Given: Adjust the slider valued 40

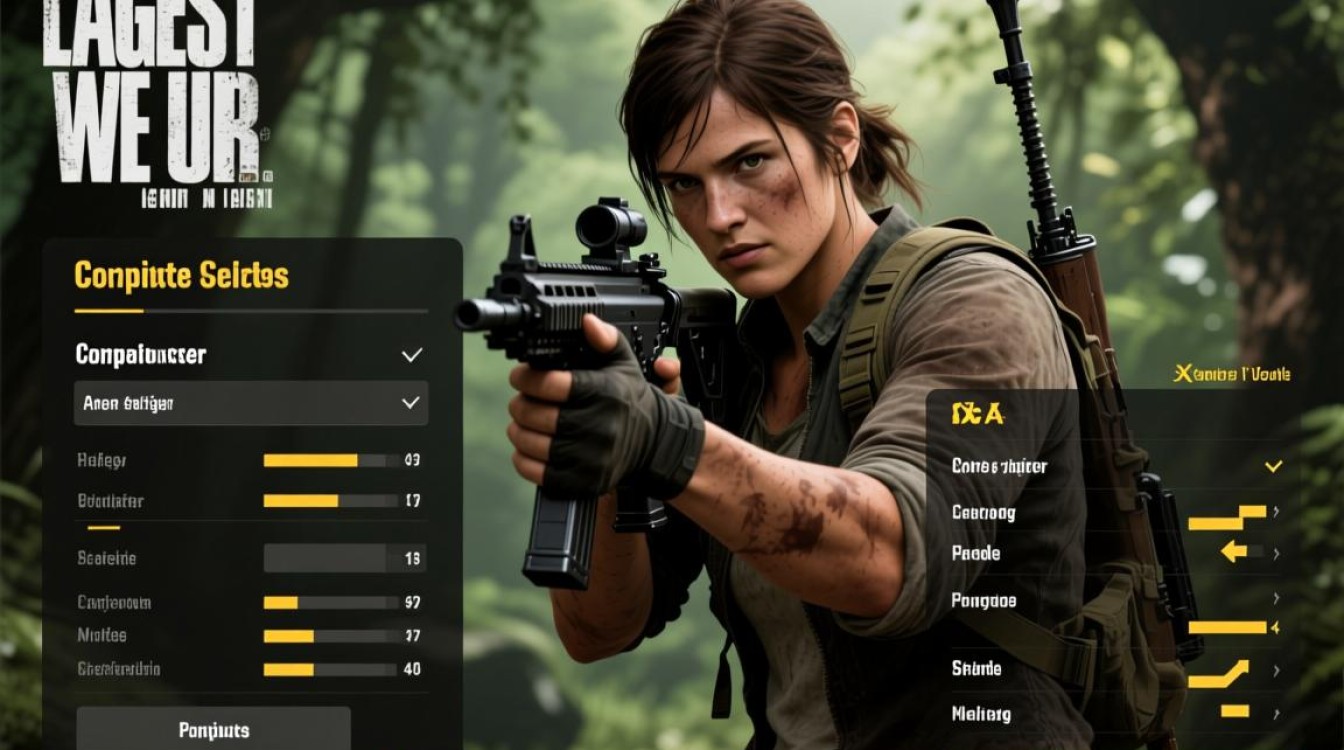Looking at the screenshot, I should [330, 670].
